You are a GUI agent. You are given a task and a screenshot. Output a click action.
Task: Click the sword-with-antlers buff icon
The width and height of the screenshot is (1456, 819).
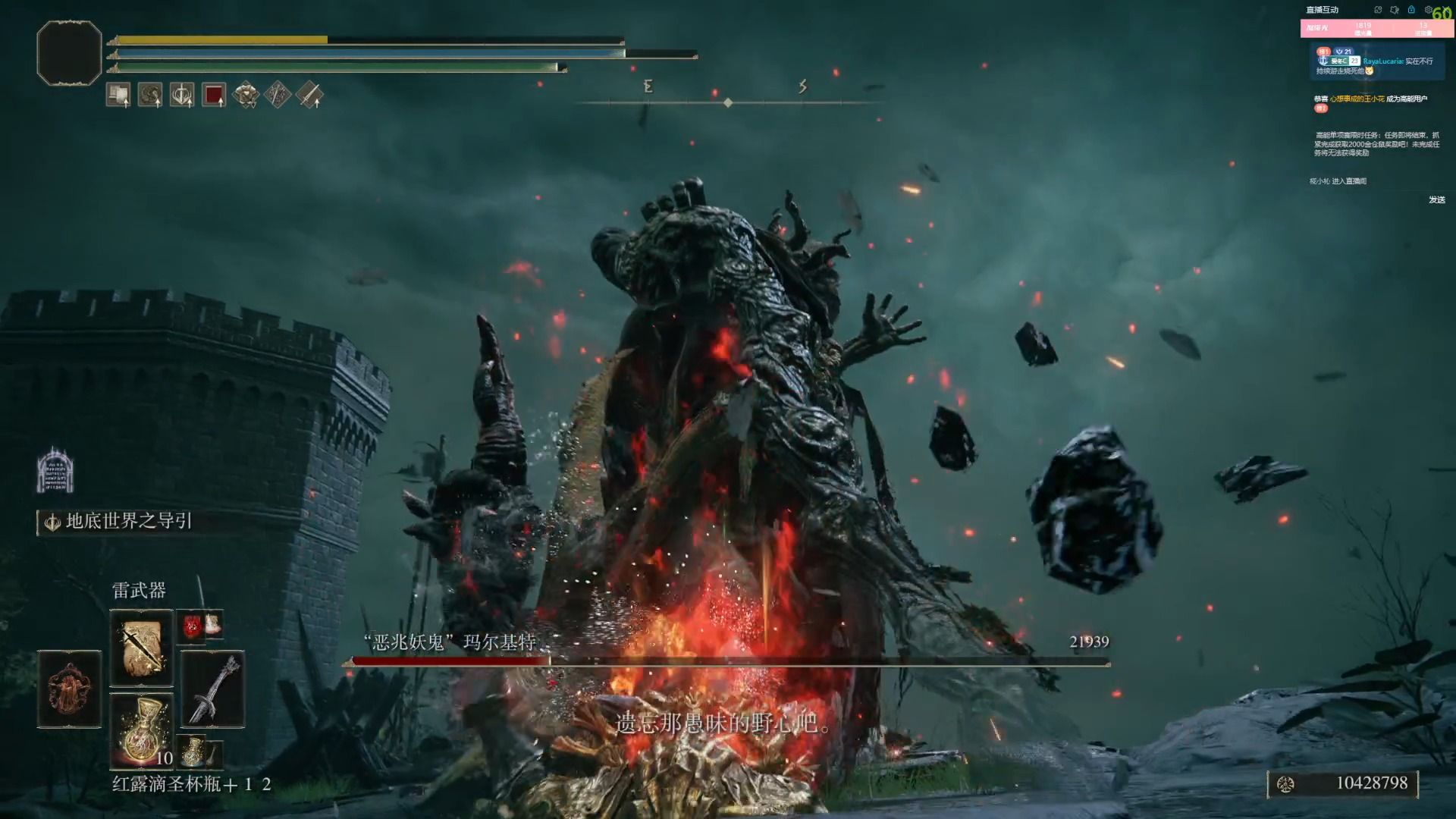182,95
